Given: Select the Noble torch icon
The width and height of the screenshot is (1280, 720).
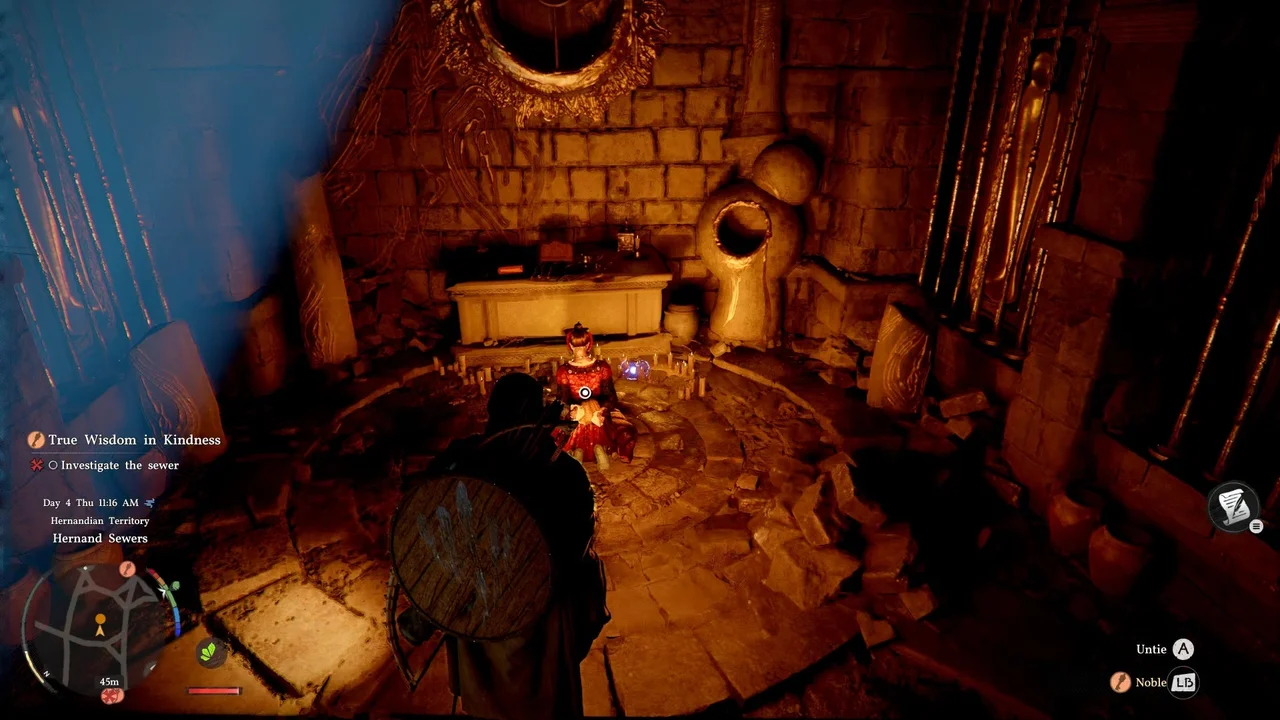Looking at the screenshot, I should click(x=1122, y=682).
